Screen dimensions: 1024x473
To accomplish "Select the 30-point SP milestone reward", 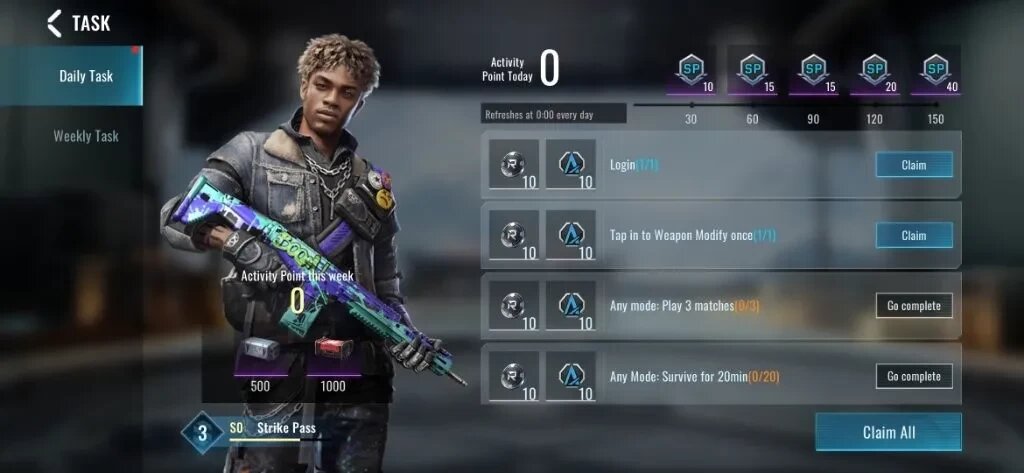I will (x=690, y=72).
